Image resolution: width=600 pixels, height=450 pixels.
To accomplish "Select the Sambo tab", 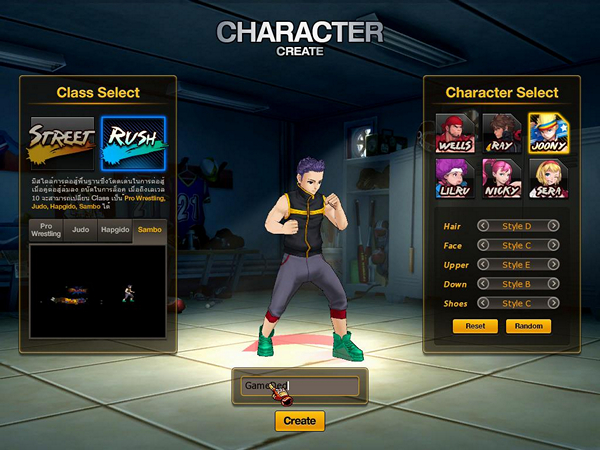I will coord(149,231).
